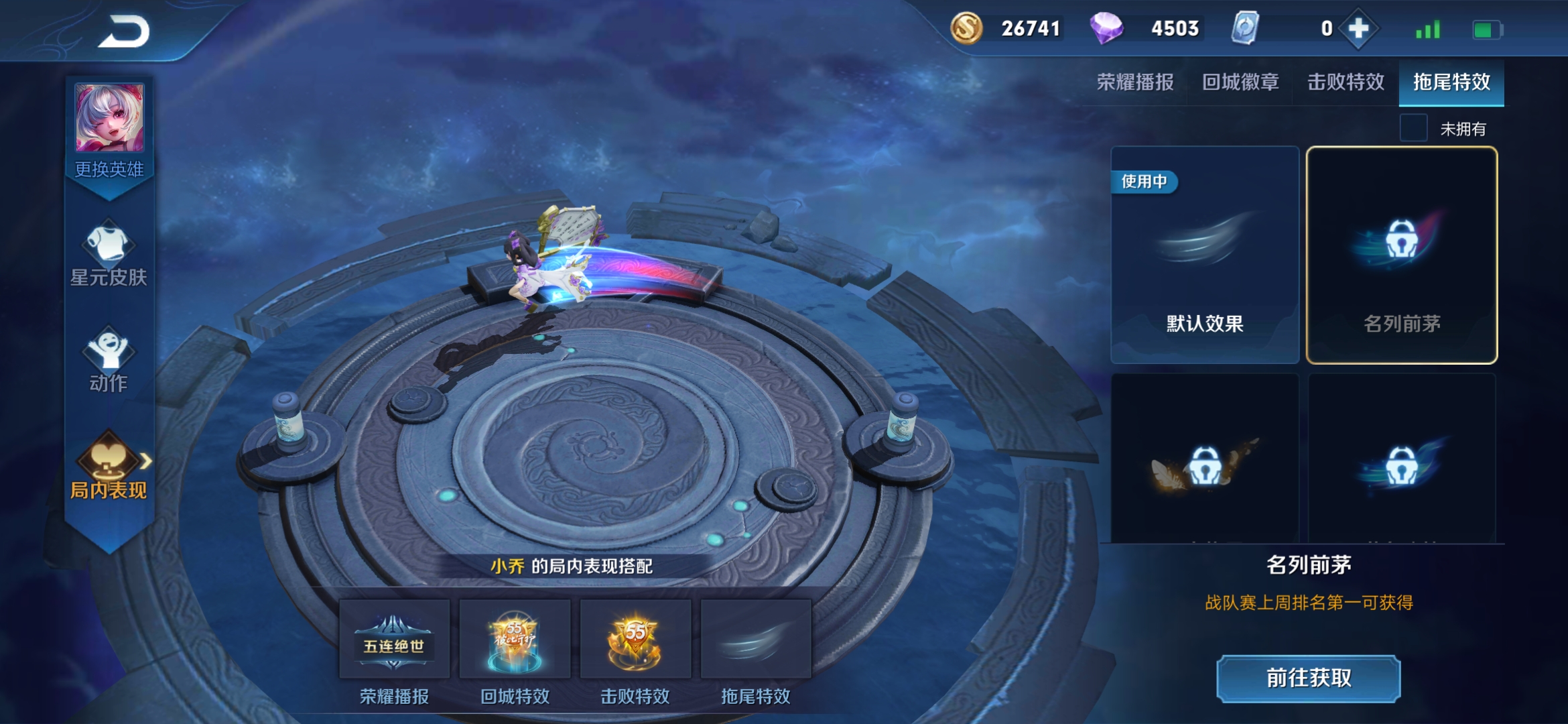Screen dimensions: 1568x724
Task: Select the locked 名列前茅 trail card
Action: coord(1402,255)
